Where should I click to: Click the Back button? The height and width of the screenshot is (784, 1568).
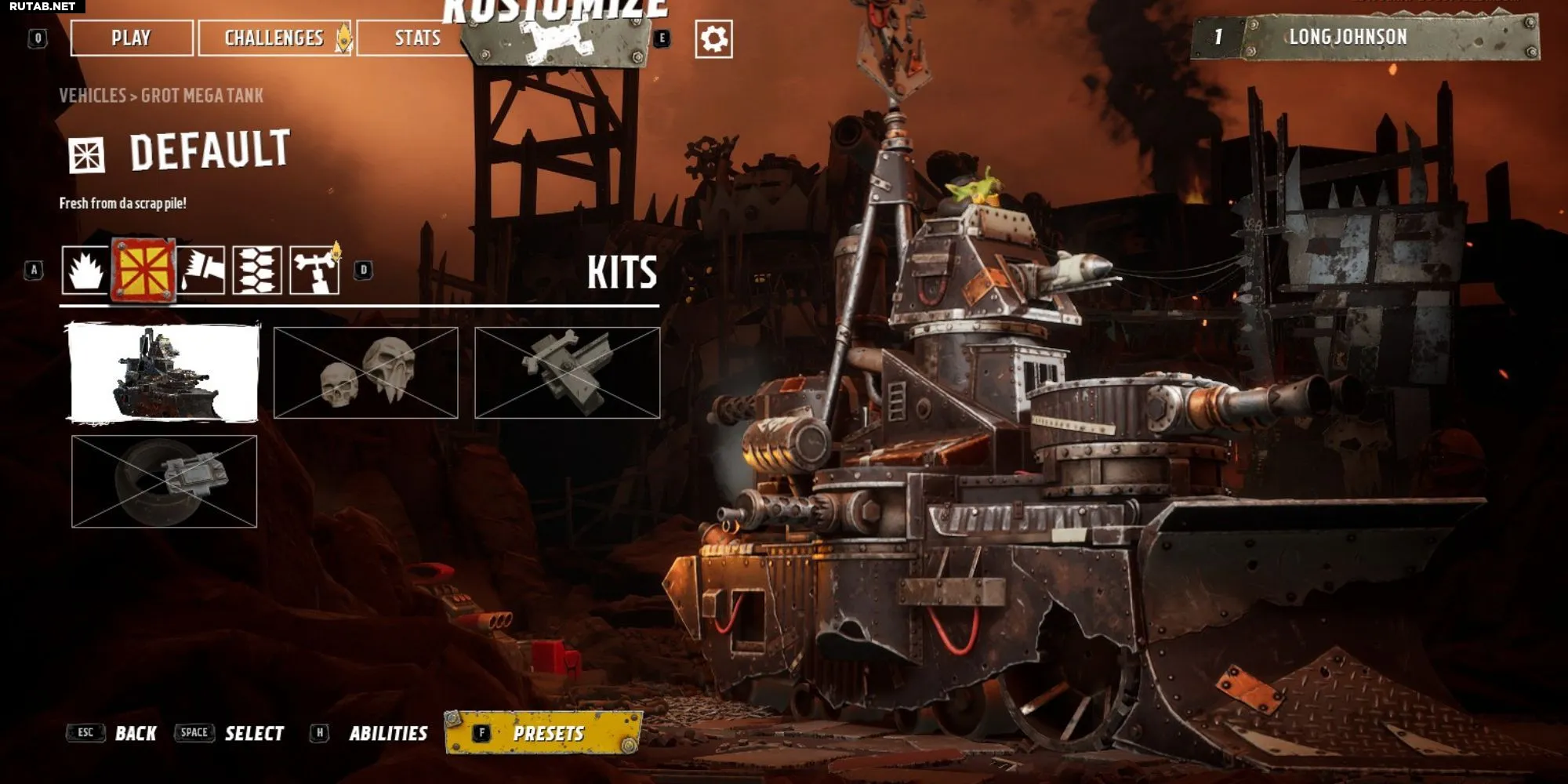pyautogui.click(x=135, y=734)
